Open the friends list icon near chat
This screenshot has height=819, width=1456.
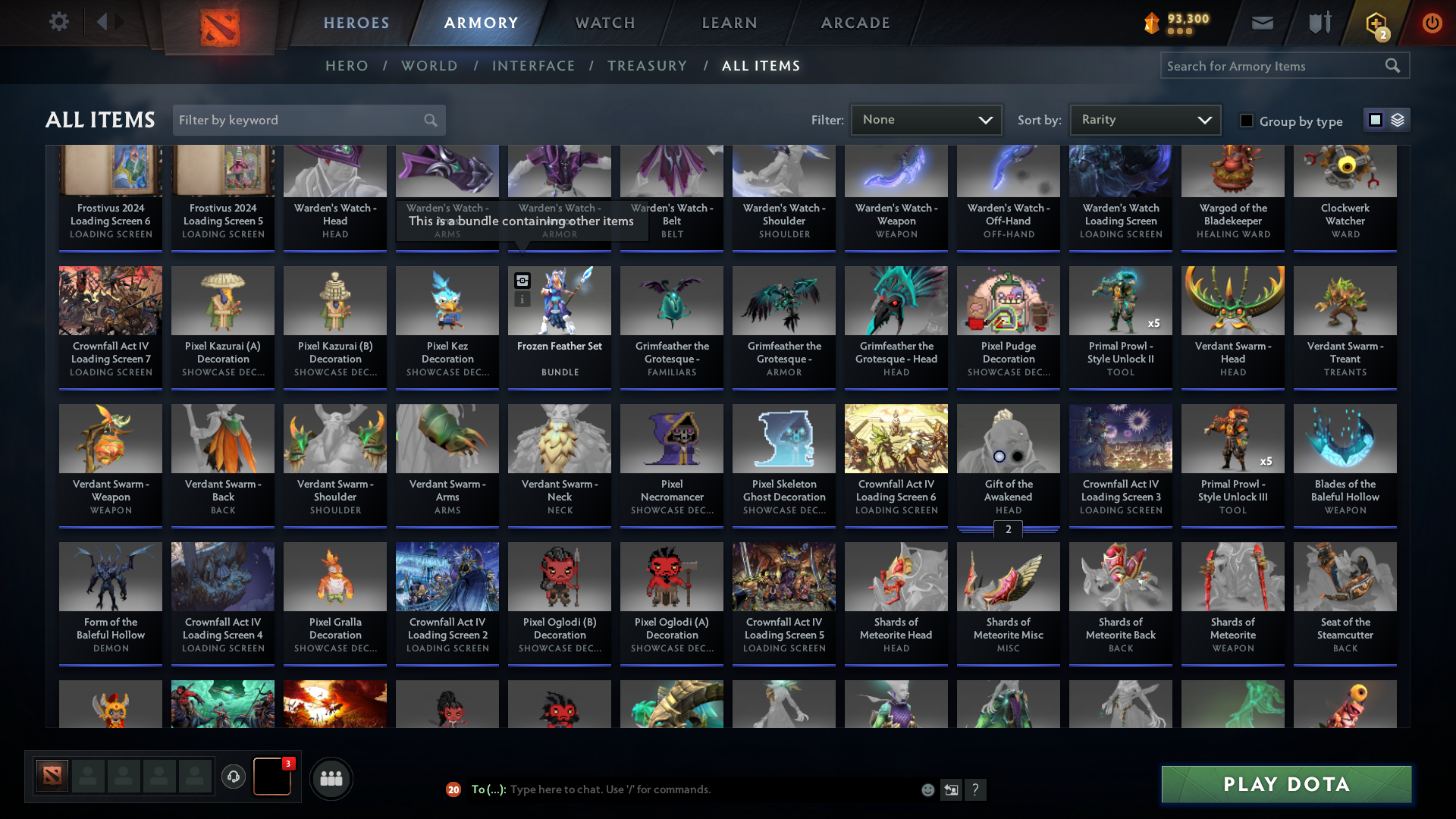click(x=331, y=778)
